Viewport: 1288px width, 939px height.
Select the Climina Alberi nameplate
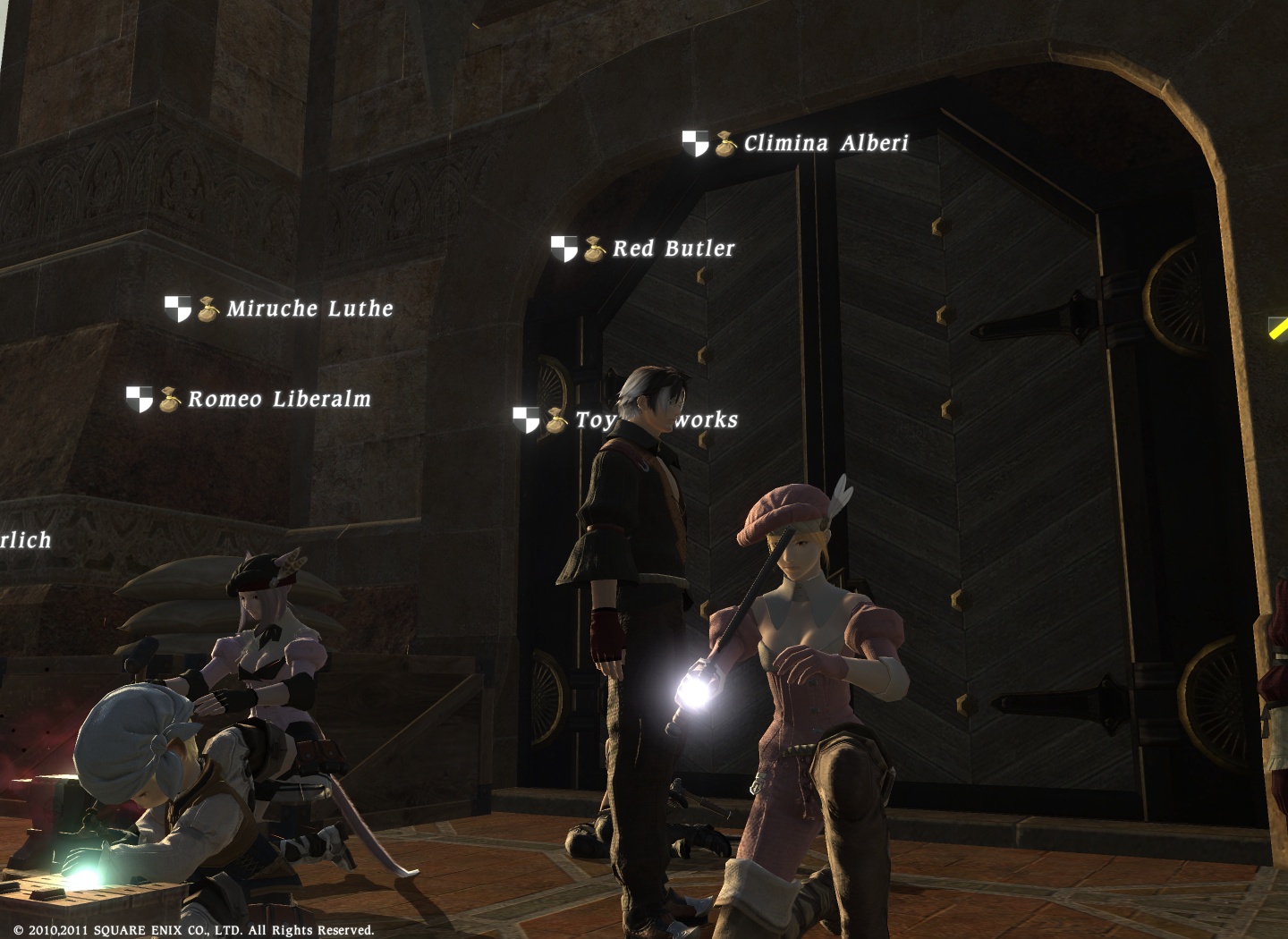pyautogui.click(x=825, y=143)
